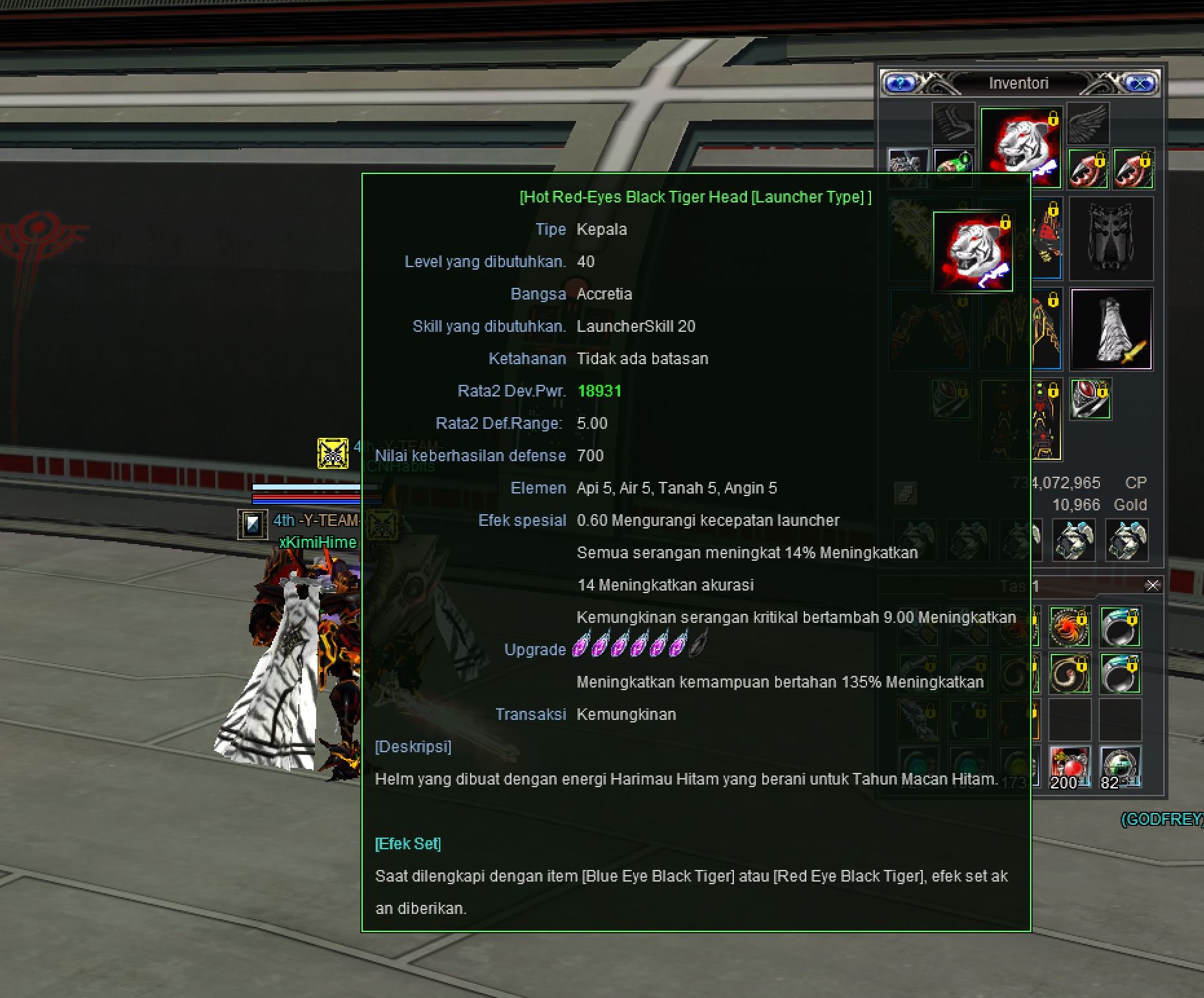Image resolution: width=1204 pixels, height=998 pixels.
Task: Click the empty wings equipment slot
Action: click(x=1088, y=124)
